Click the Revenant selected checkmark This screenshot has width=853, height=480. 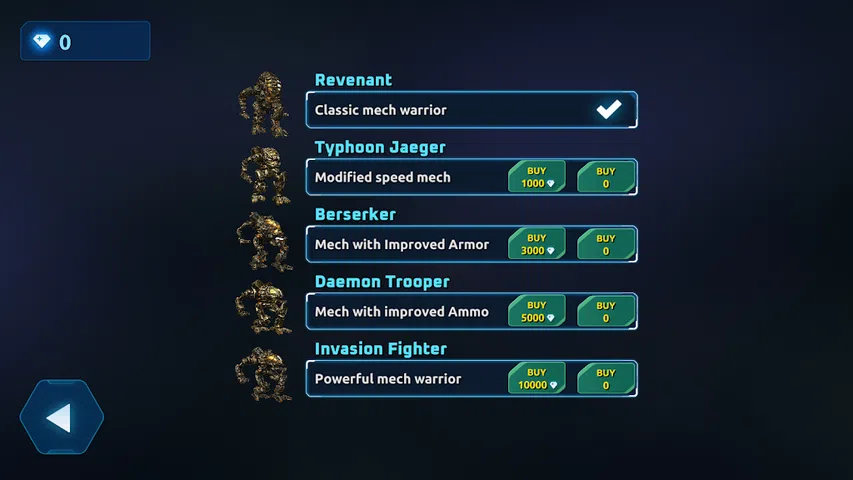click(x=609, y=110)
